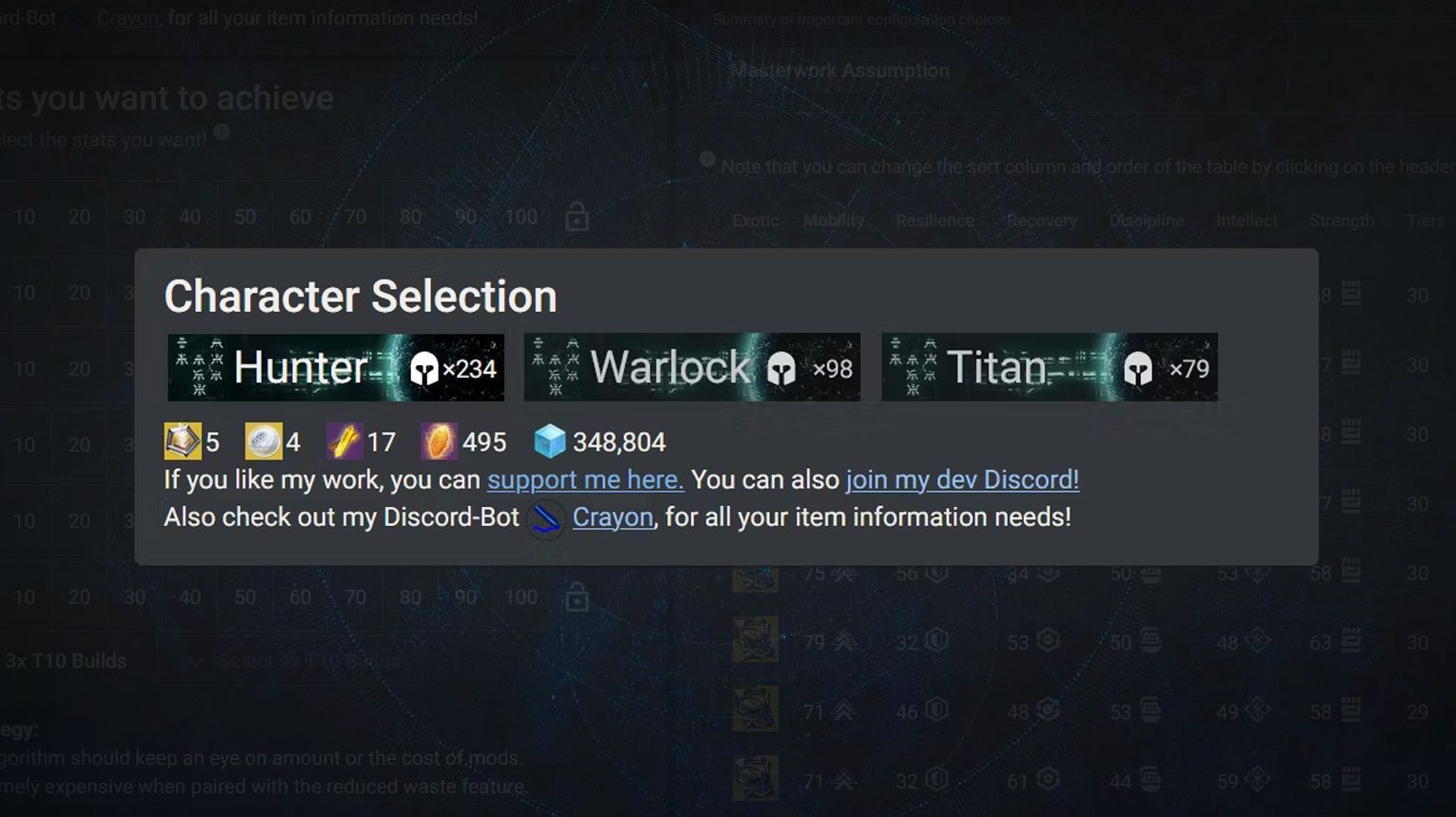Click the blue Glimmer cube icon
Image resolution: width=1456 pixels, height=817 pixels.
click(550, 440)
